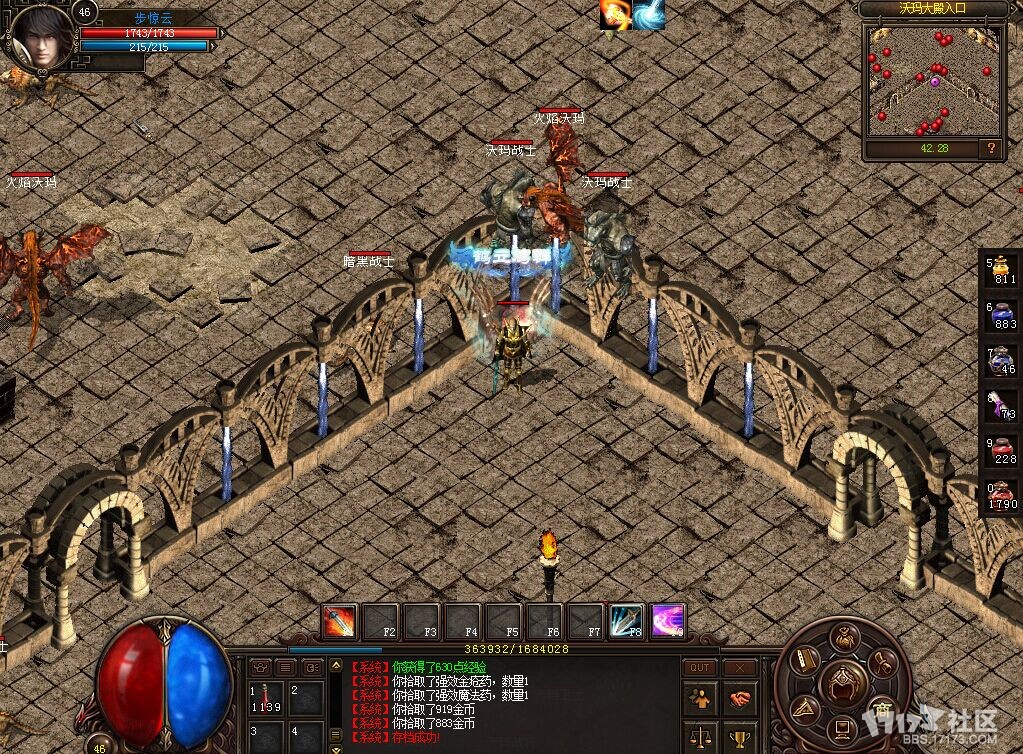Use the purple scroll in quick slot 8
This screenshot has width=1023, height=754.
[1002, 404]
